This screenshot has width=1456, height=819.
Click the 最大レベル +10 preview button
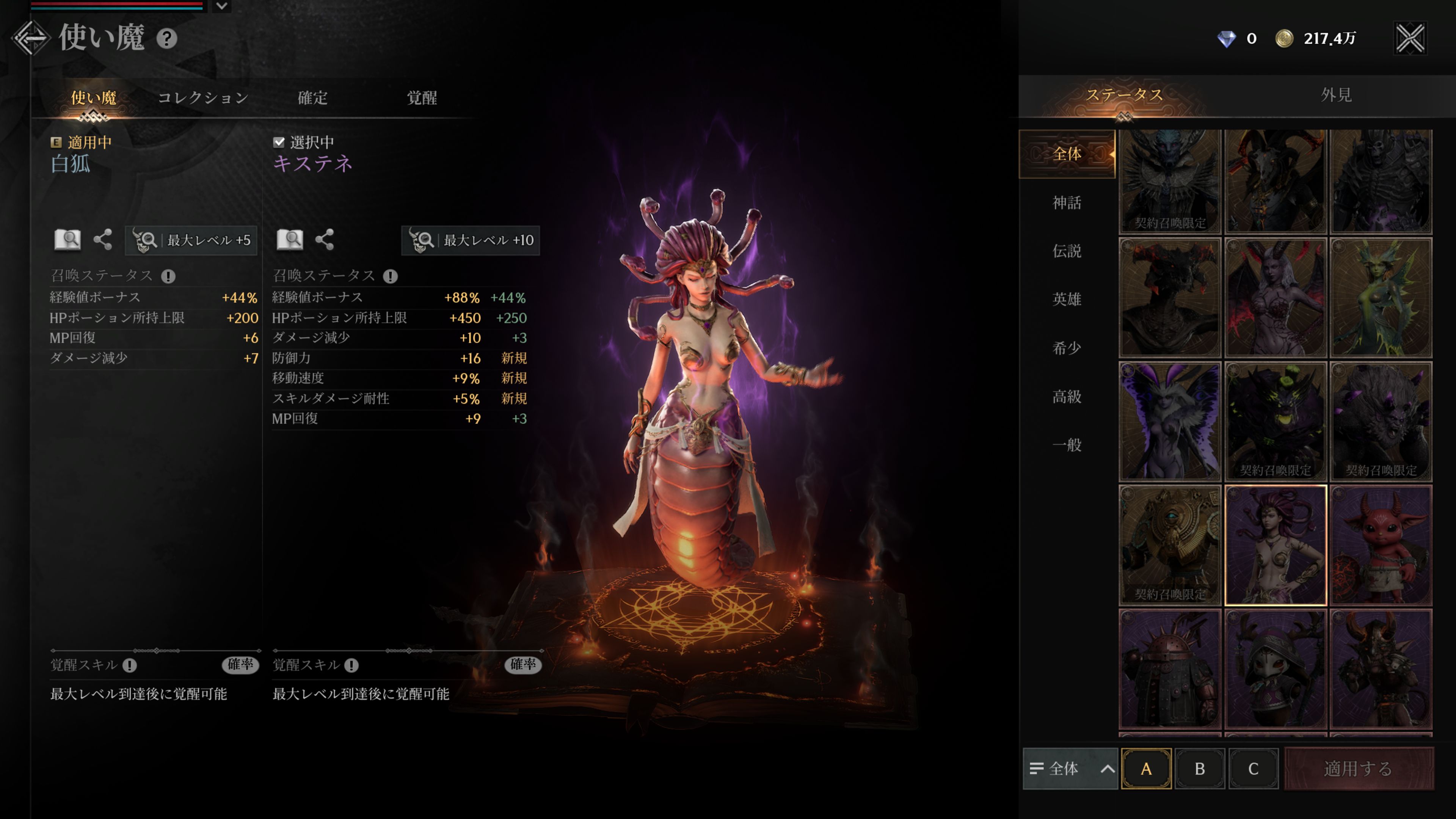click(x=470, y=240)
